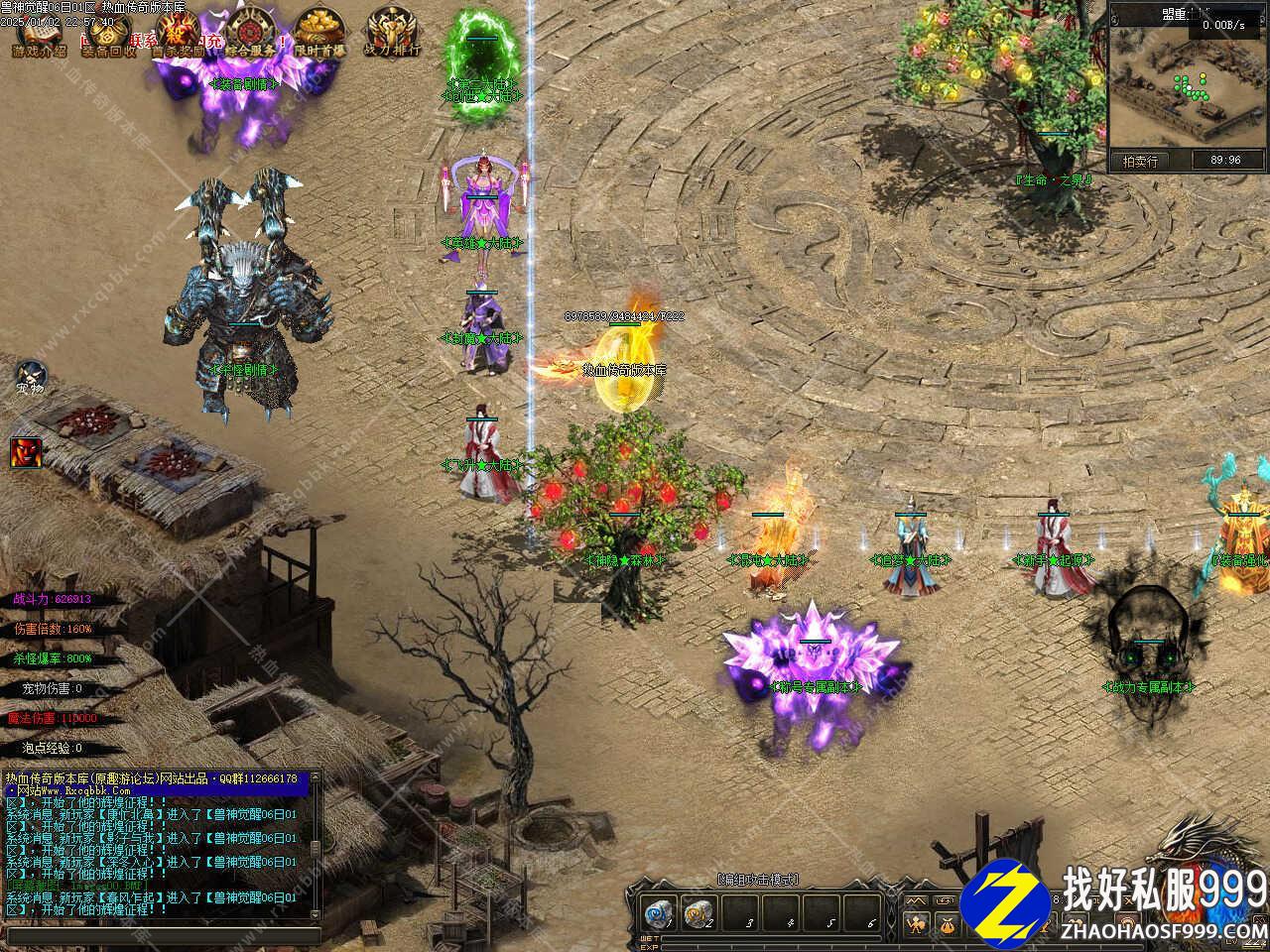Click the chat input field

[159, 936]
